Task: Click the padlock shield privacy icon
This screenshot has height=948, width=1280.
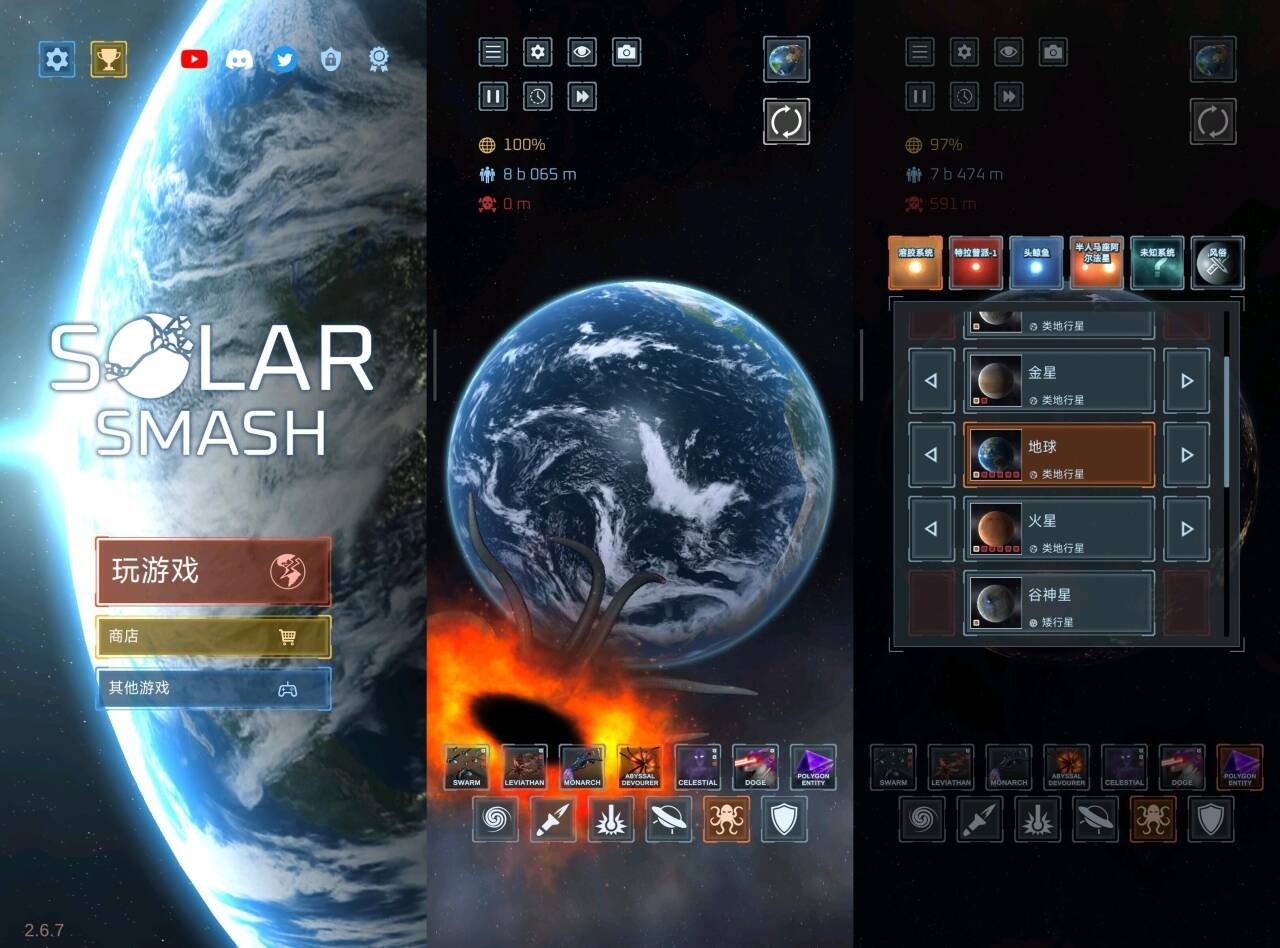Action: (x=331, y=59)
